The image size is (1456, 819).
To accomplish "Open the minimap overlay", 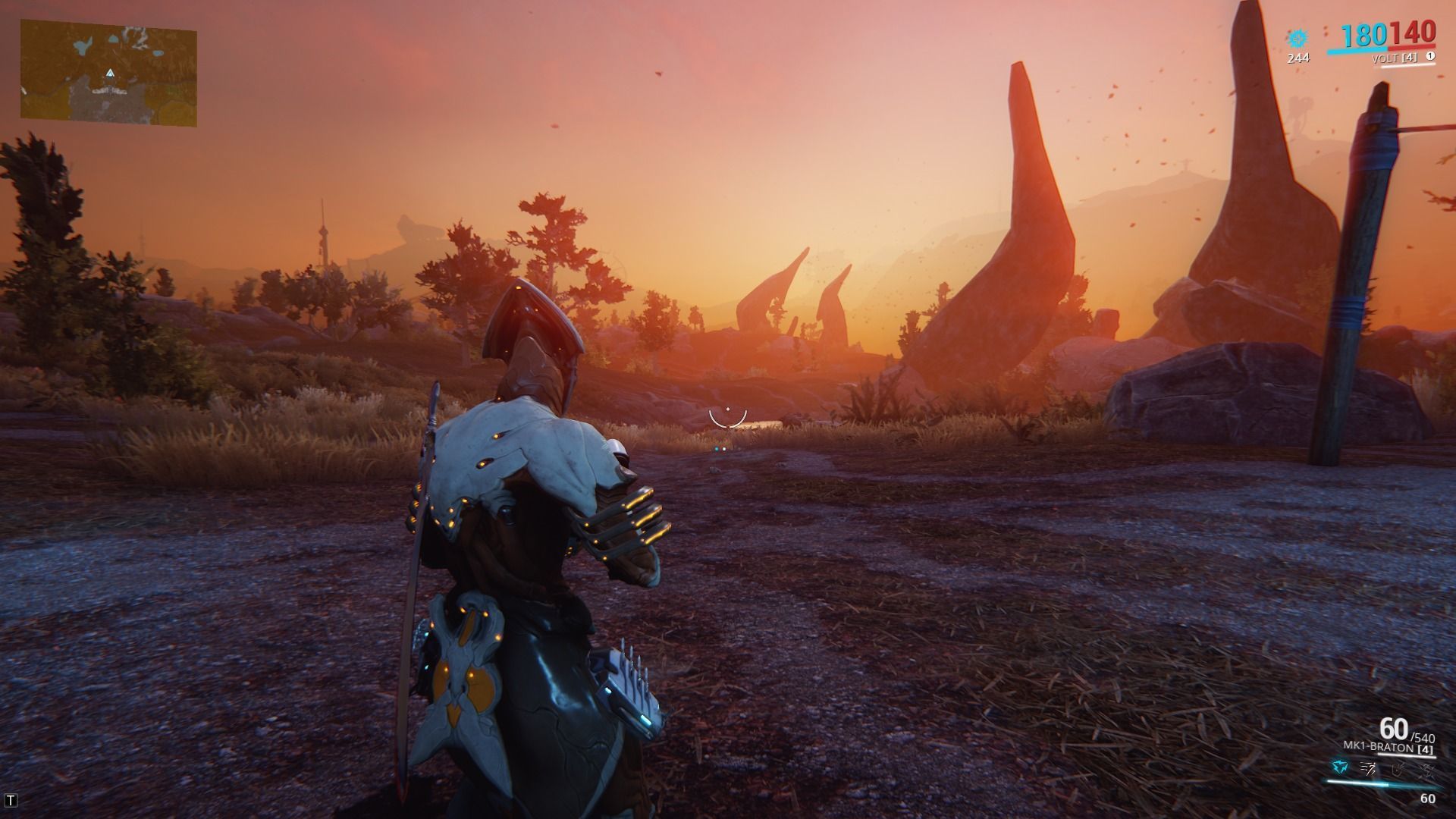I will (108, 73).
